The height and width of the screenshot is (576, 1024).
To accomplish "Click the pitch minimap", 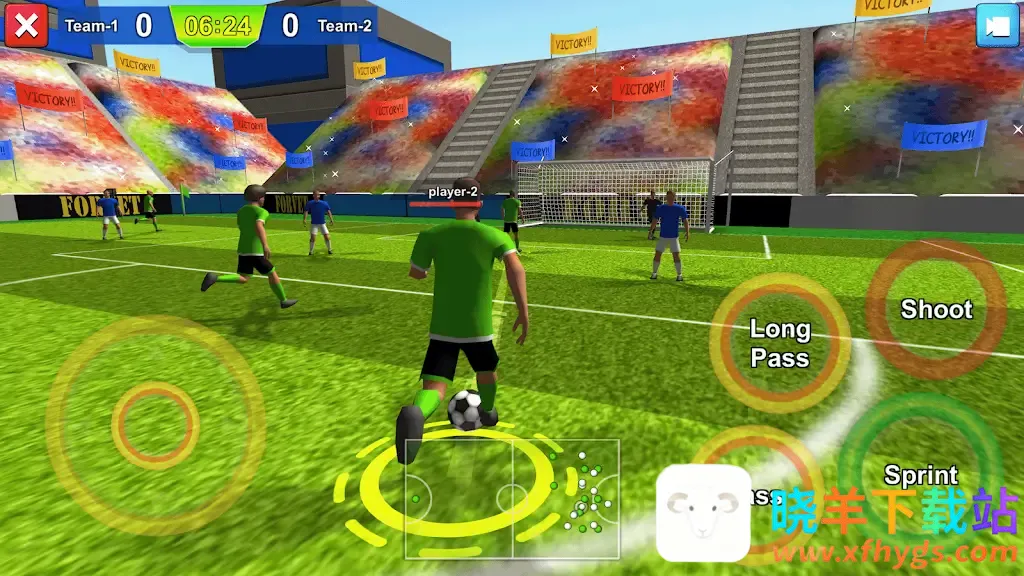I will pyautogui.click(x=512, y=498).
